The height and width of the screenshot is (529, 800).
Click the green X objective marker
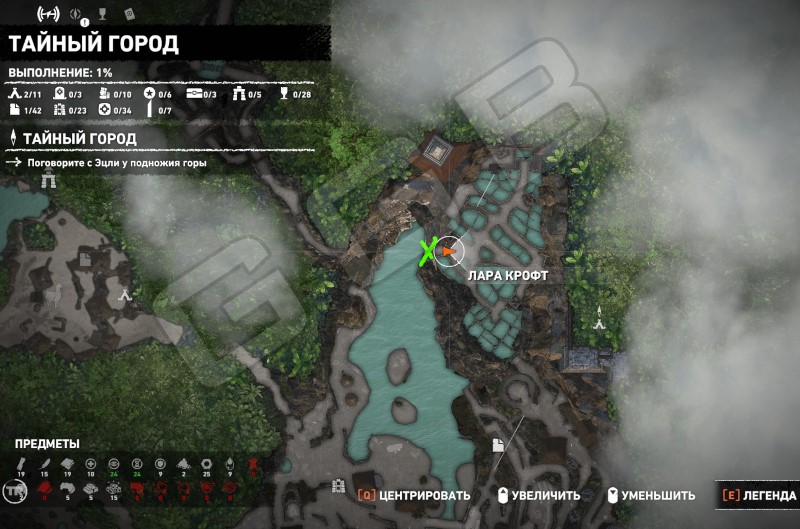[430, 252]
